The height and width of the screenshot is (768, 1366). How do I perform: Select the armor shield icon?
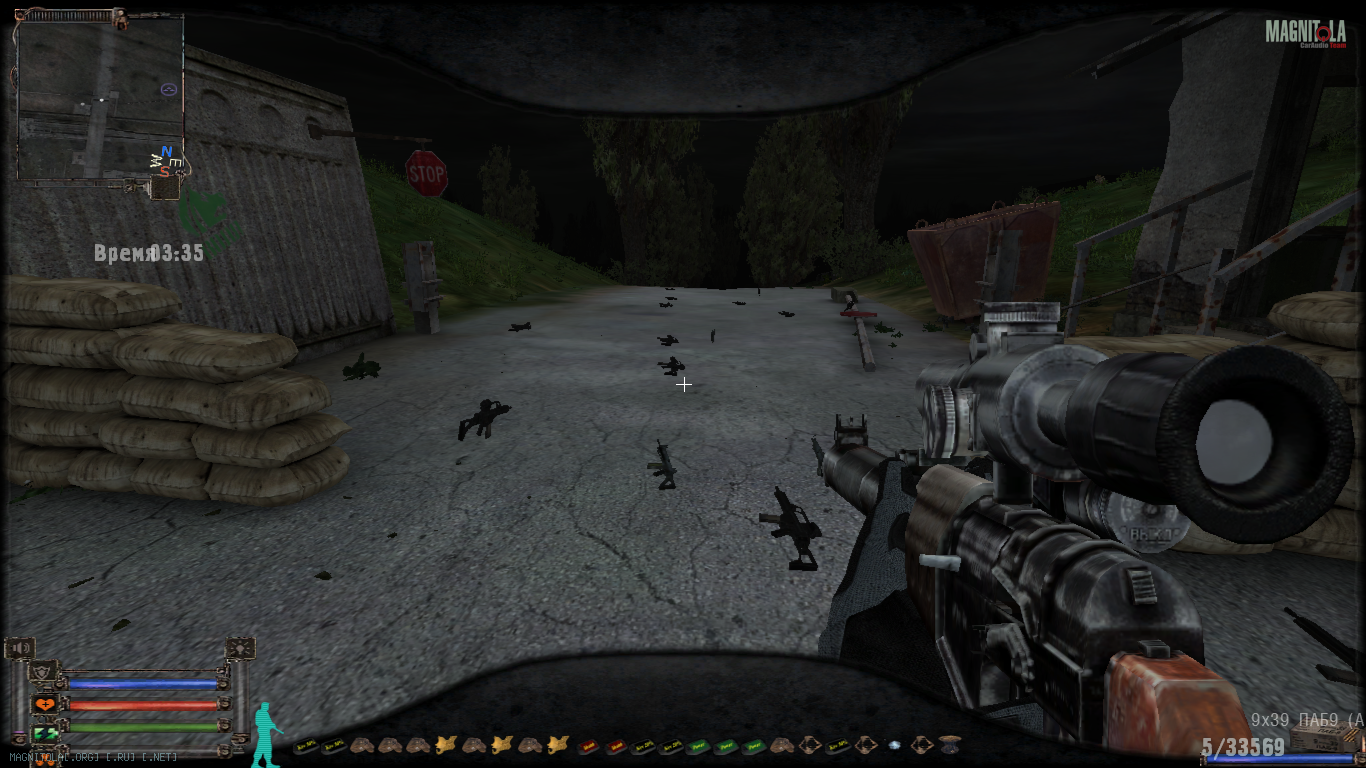43,674
